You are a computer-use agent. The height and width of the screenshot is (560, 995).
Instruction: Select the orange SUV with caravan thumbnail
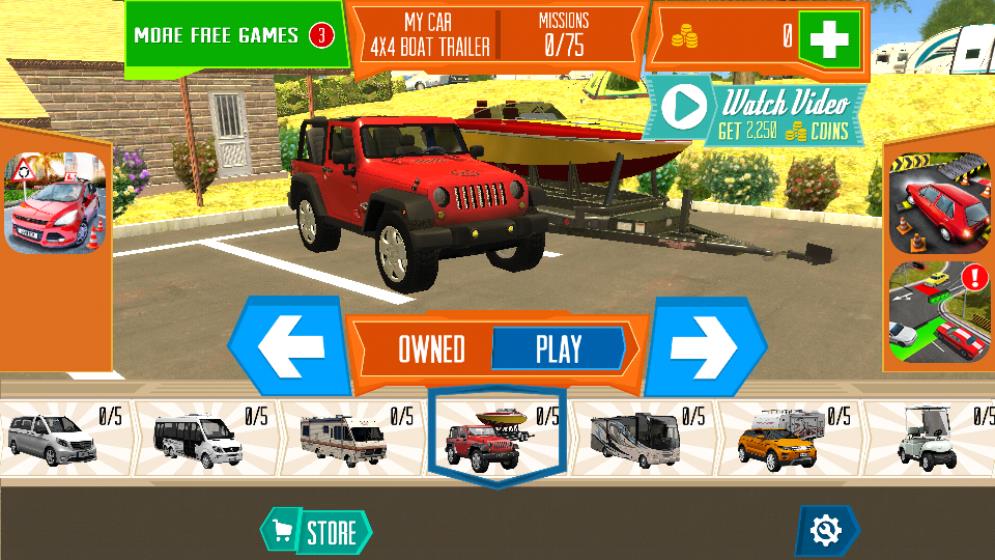click(781, 439)
